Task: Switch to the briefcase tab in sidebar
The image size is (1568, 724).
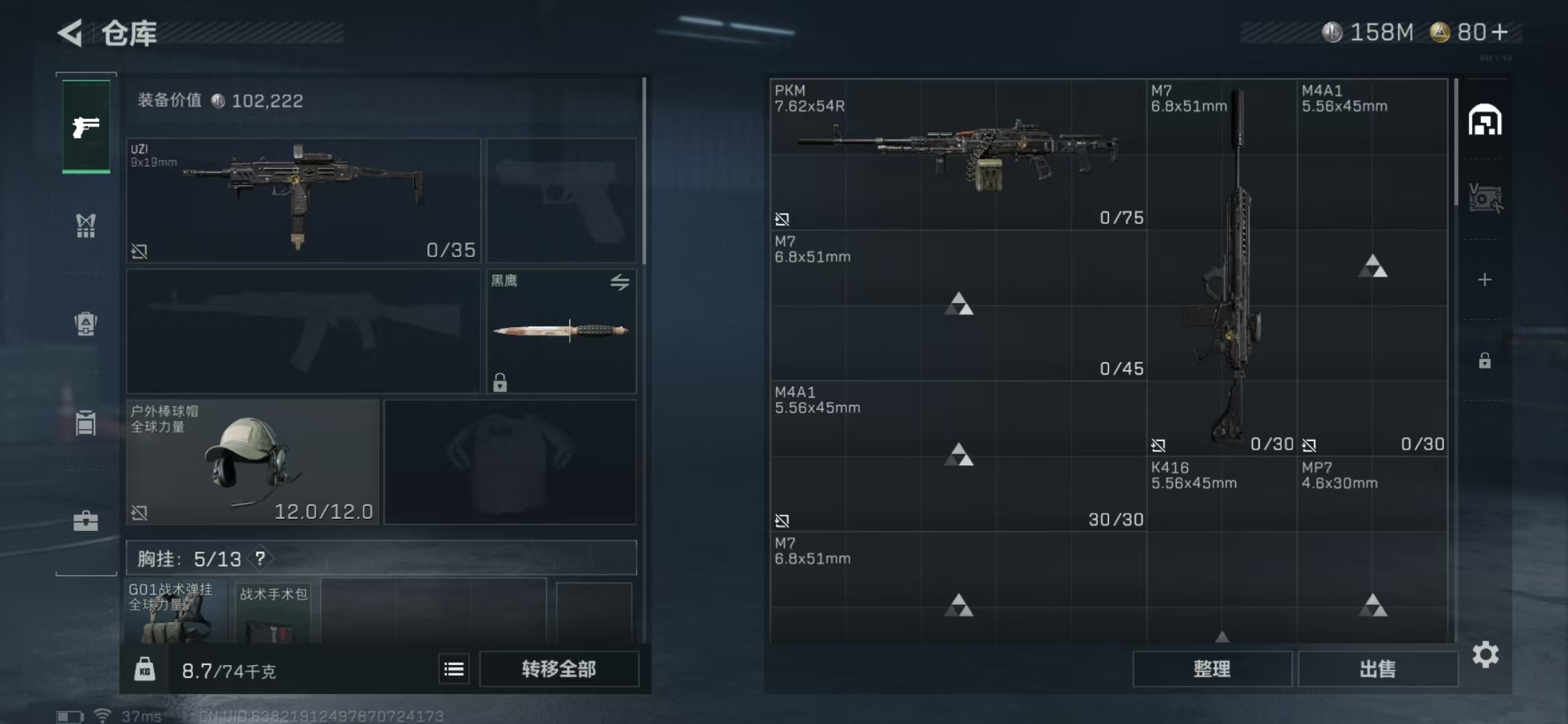Action: (86, 521)
